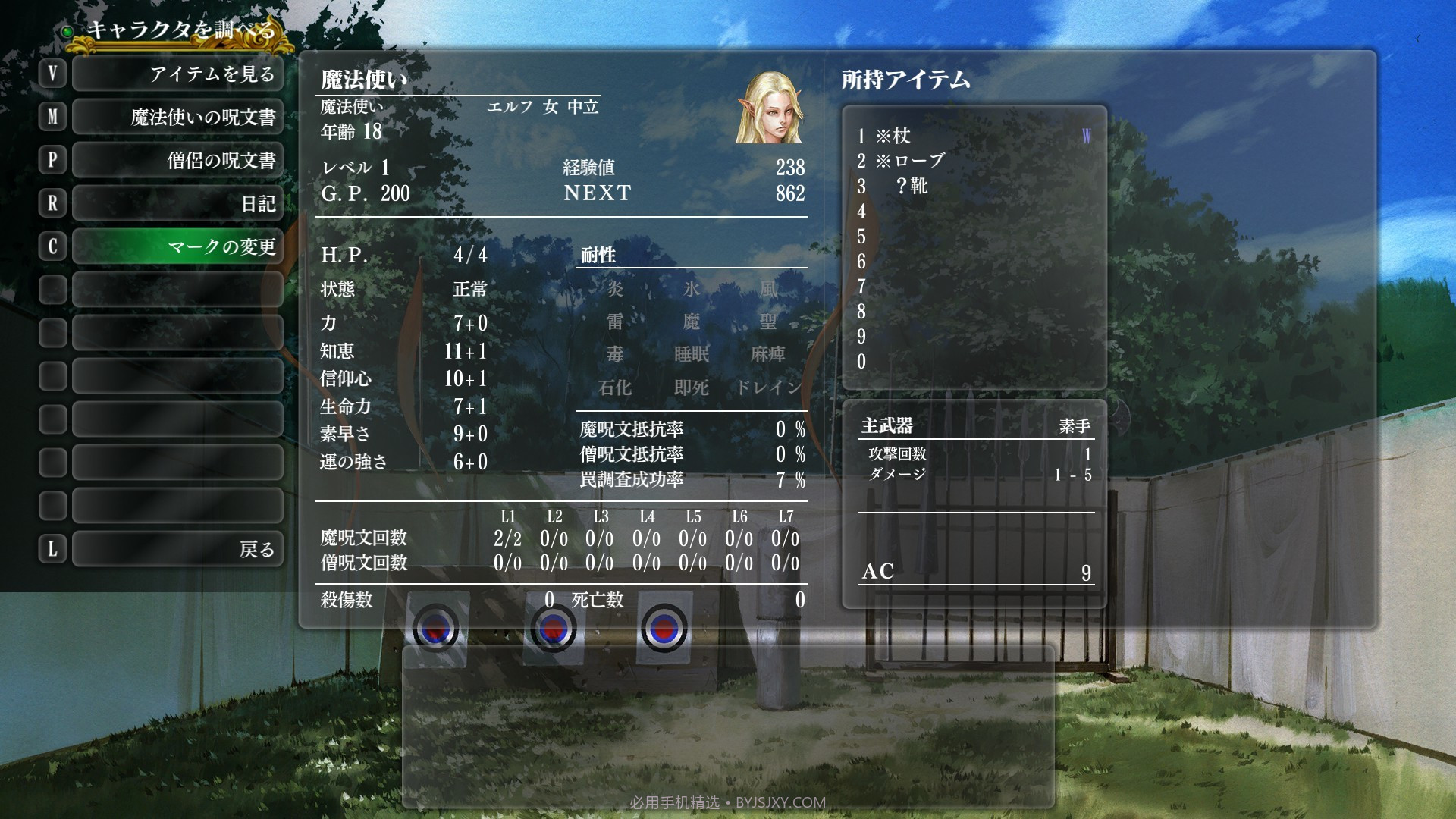
Task: Click 戻る to go back
Action: [x=177, y=548]
